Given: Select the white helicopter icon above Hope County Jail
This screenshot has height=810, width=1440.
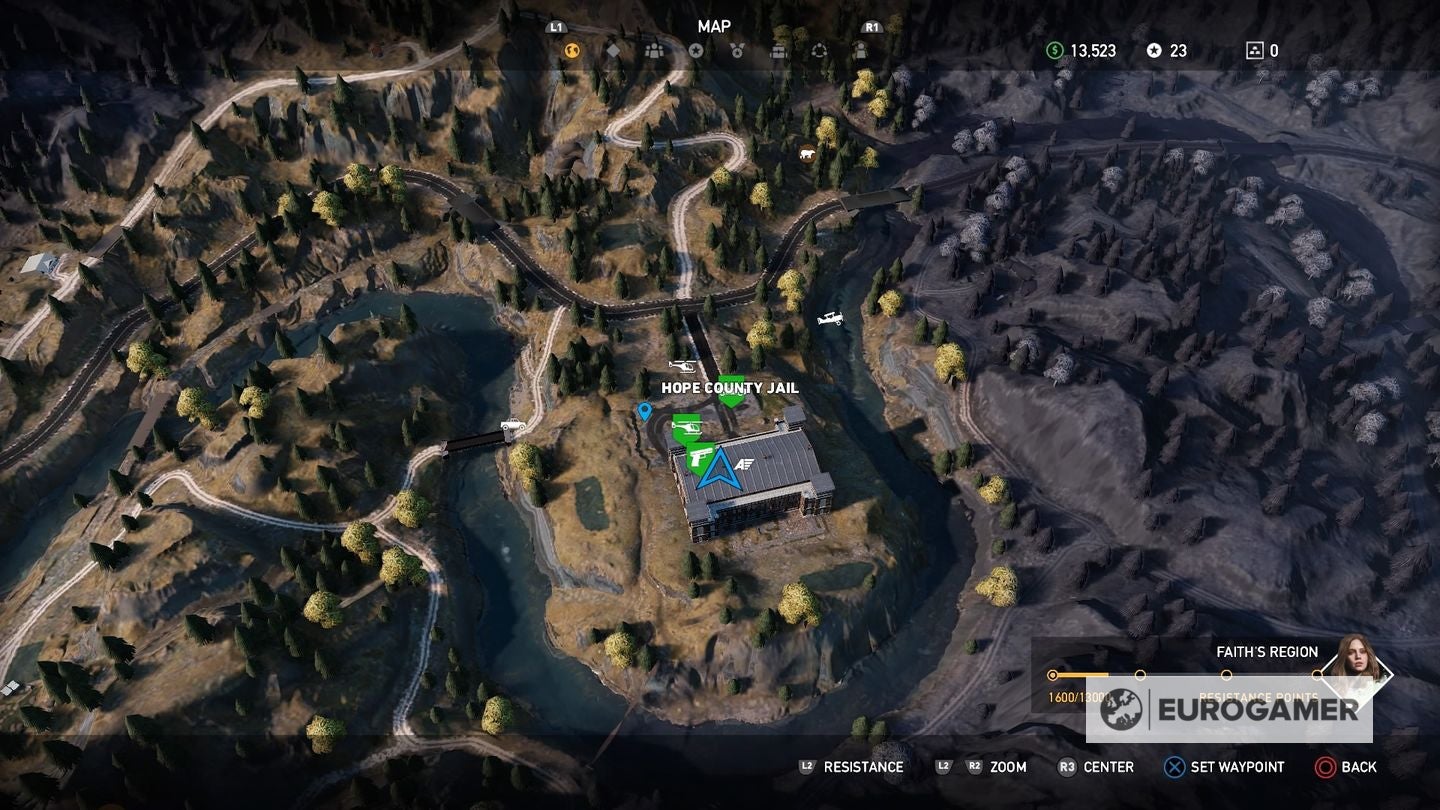Looking at the screenshot, I should [x=683, y=366].
